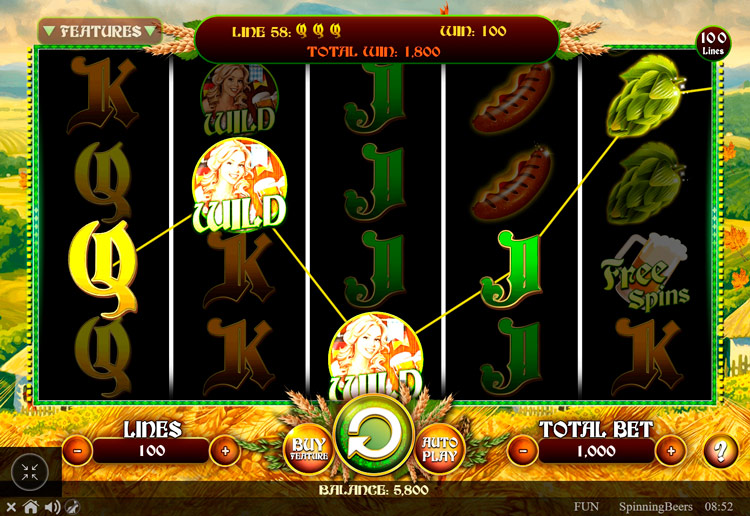
Task: Raise the total bet
Action: point(670,451)
